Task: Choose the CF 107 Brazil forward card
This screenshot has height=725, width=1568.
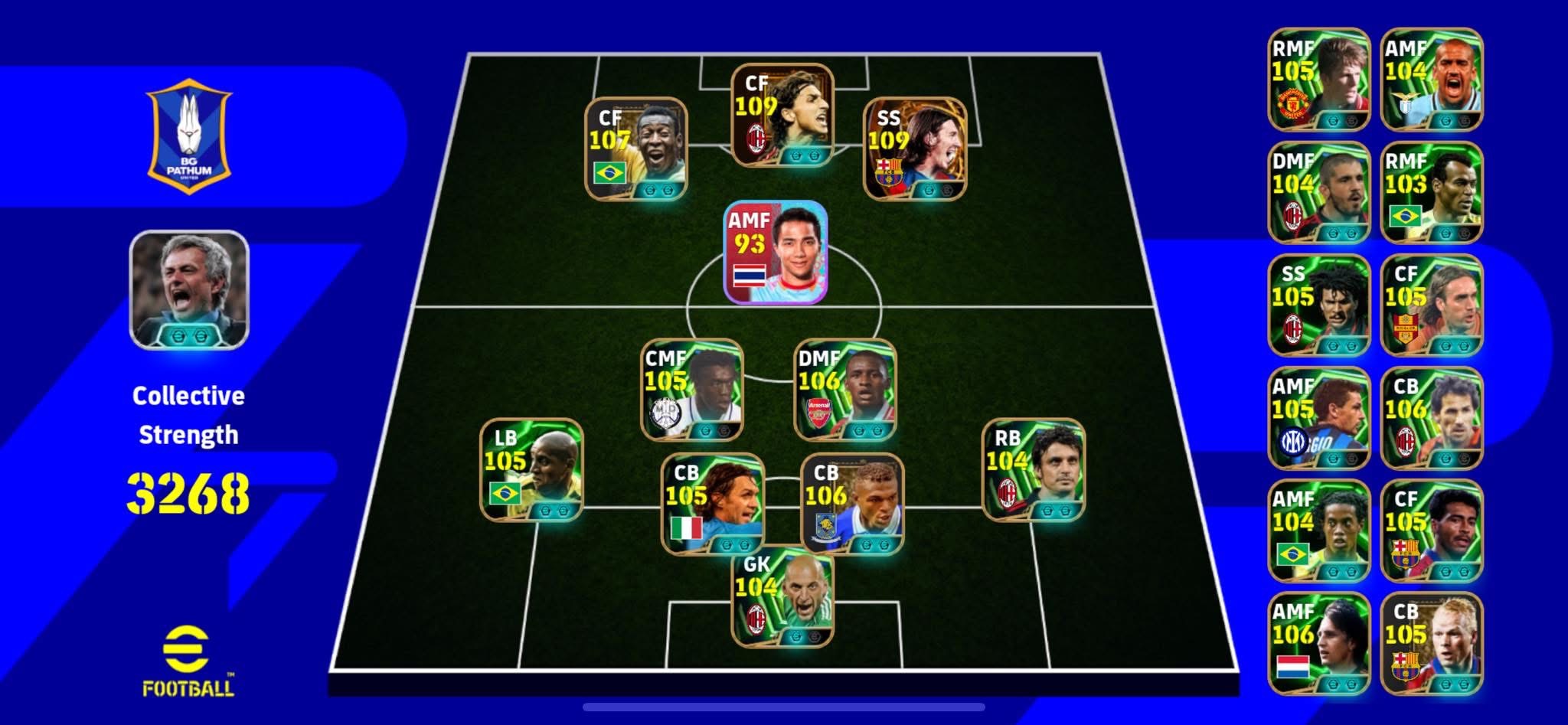Action: pos(635,149)
